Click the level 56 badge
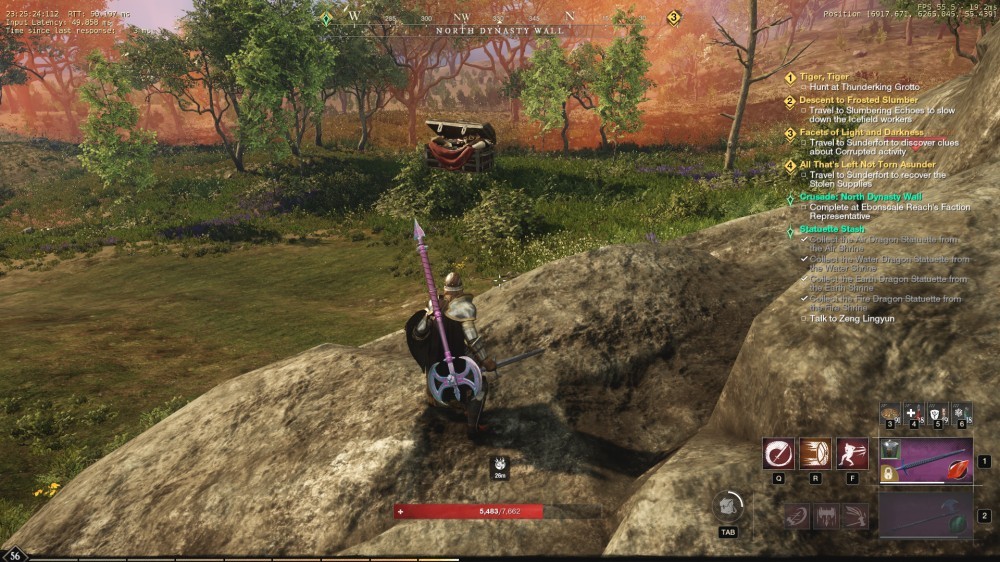Image resolution: width=1000 pixels, height=562 pixels. click(15, 555)
